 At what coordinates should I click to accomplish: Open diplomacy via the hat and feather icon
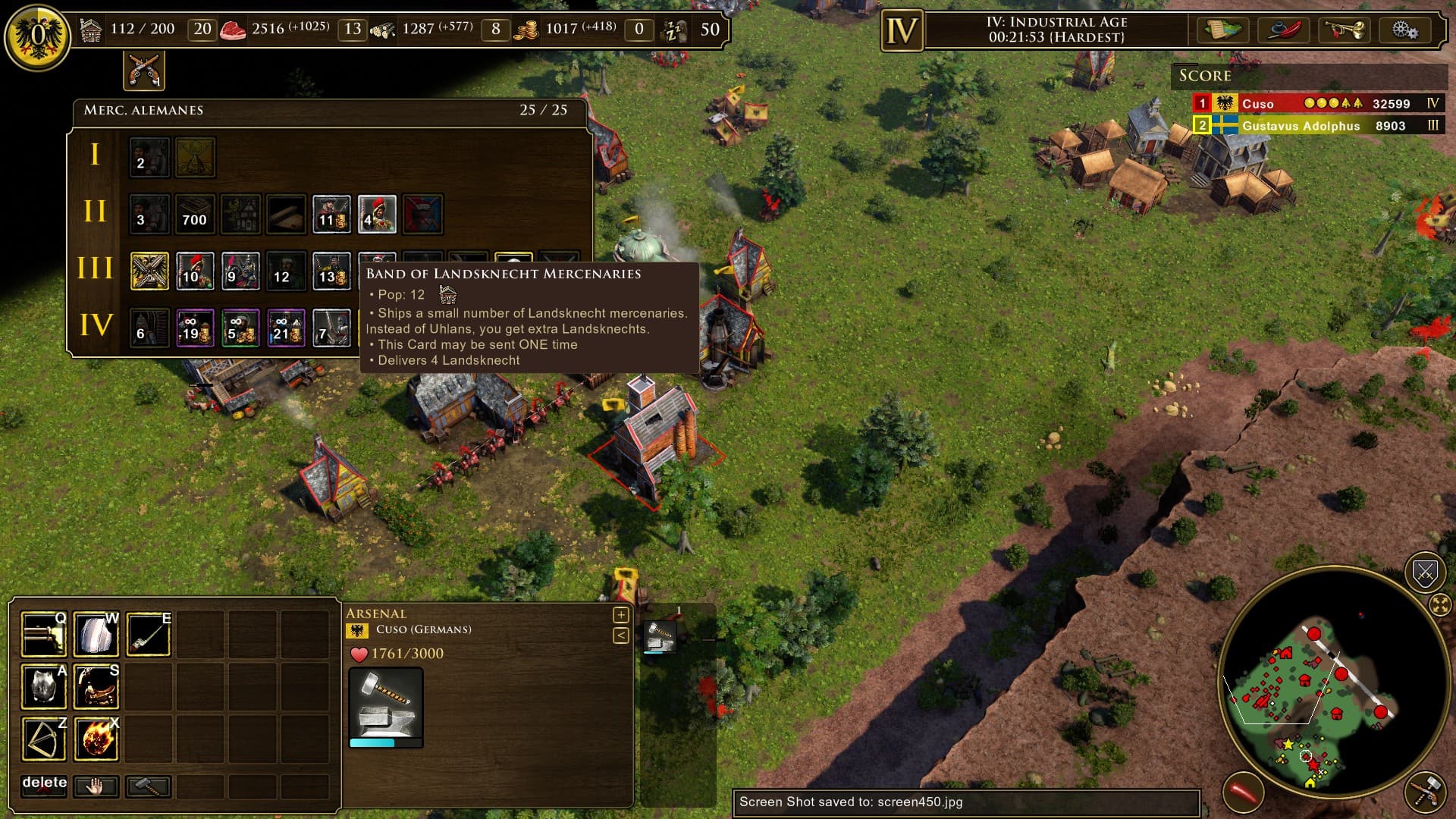click(1284, 31)
